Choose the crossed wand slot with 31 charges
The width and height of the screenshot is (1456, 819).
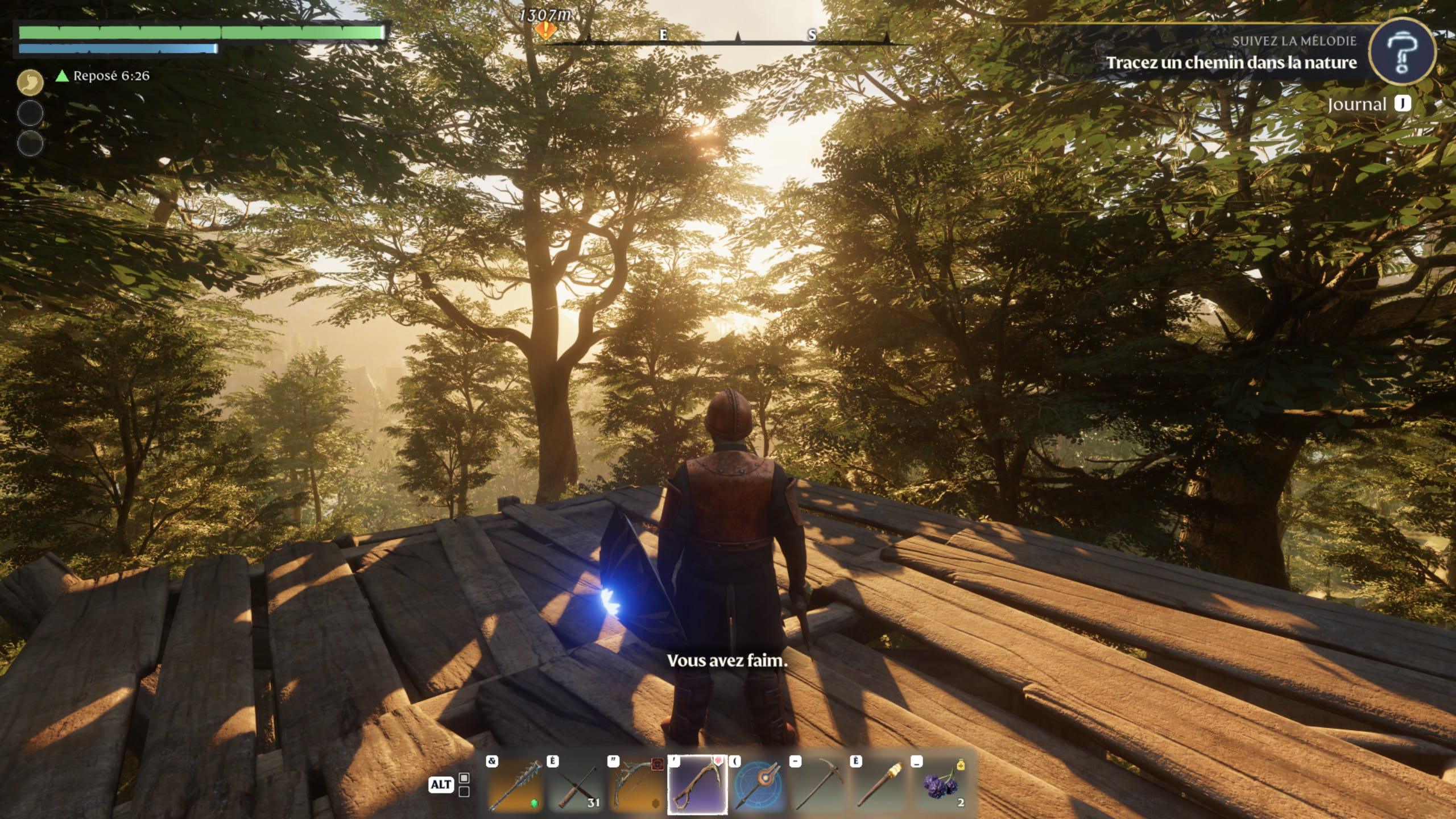click(x=577, y=785)
